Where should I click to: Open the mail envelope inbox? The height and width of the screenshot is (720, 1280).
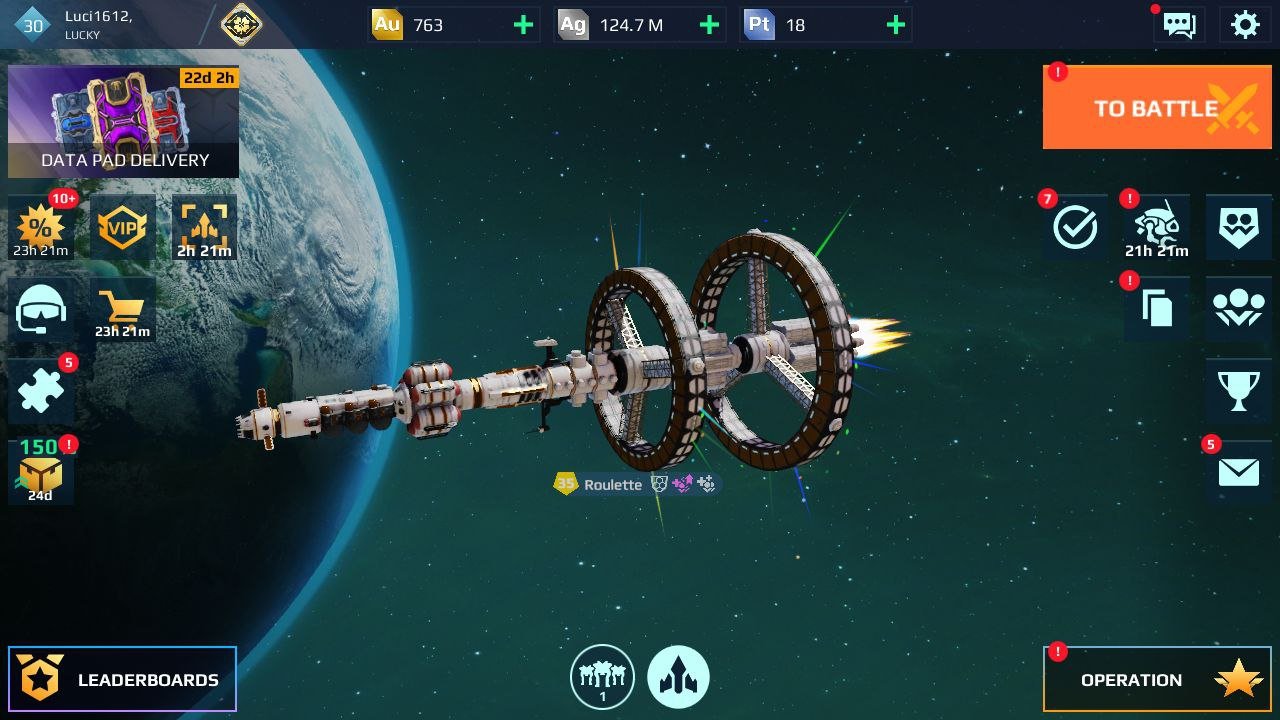1239,472
